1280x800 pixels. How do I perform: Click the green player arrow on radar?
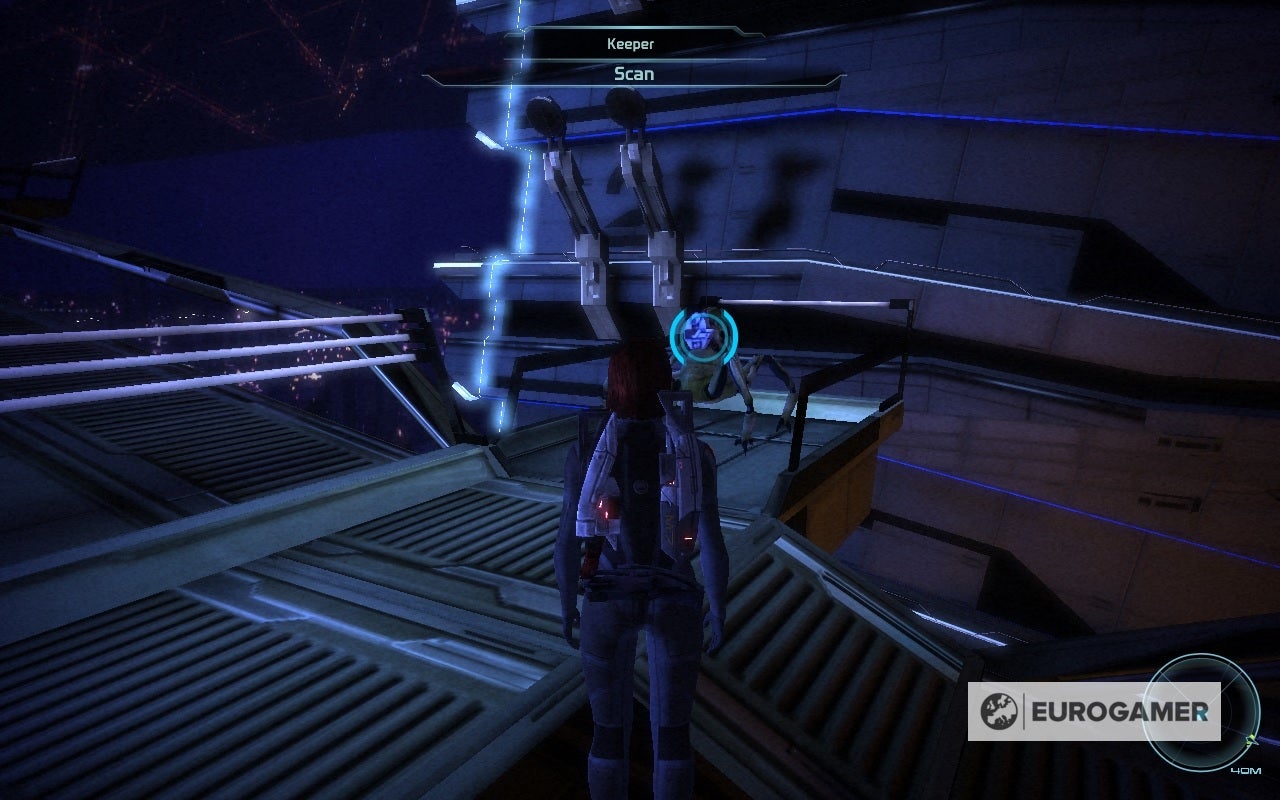pos(1251,739)
